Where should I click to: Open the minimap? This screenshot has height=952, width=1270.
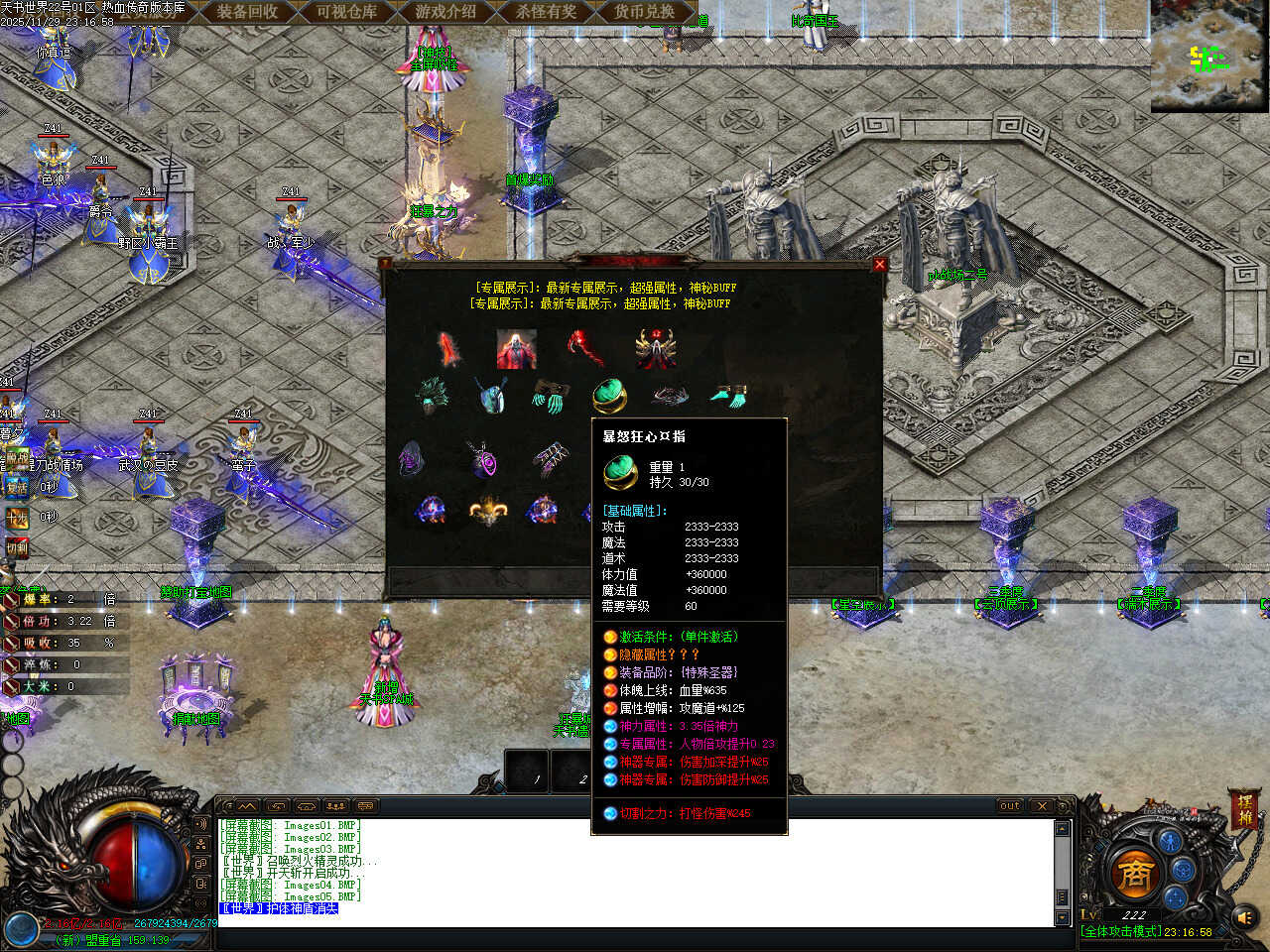coord(1209,56)
